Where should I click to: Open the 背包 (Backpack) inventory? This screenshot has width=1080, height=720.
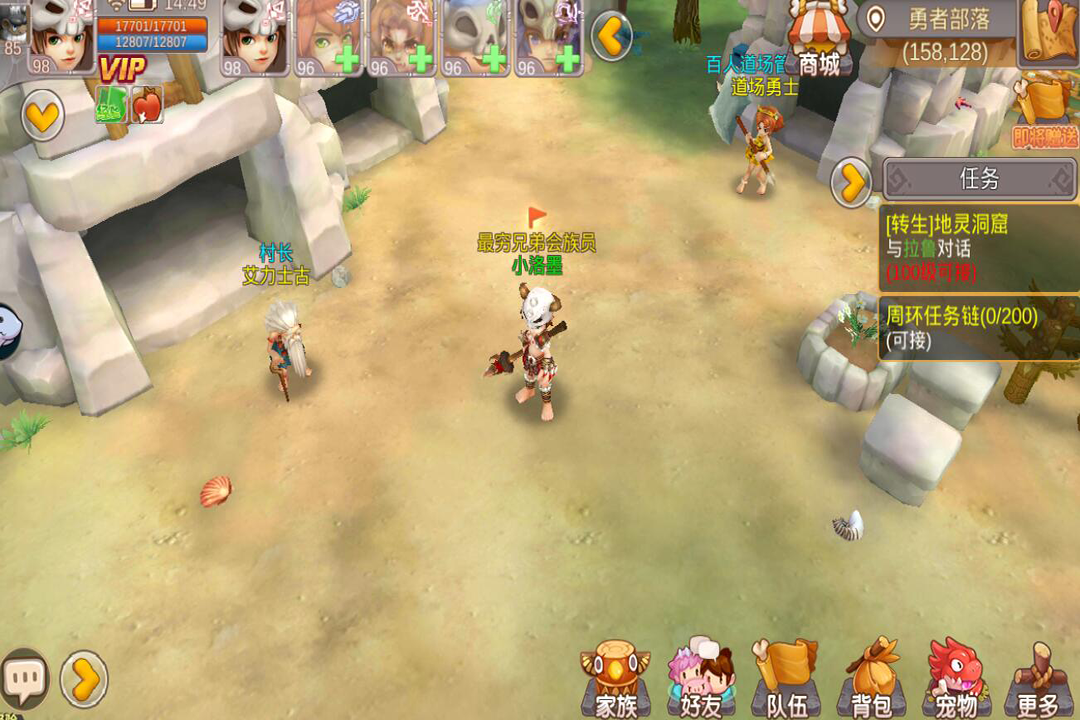[x=871, y=682]
